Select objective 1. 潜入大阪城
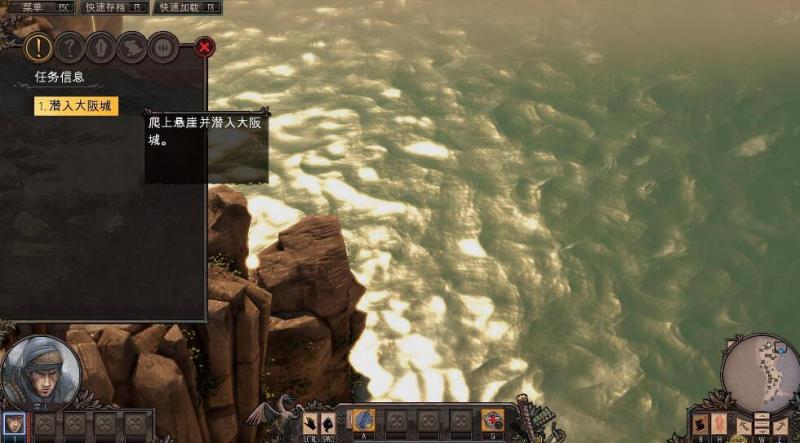The image size is (800, 443). tap(76, 106)
